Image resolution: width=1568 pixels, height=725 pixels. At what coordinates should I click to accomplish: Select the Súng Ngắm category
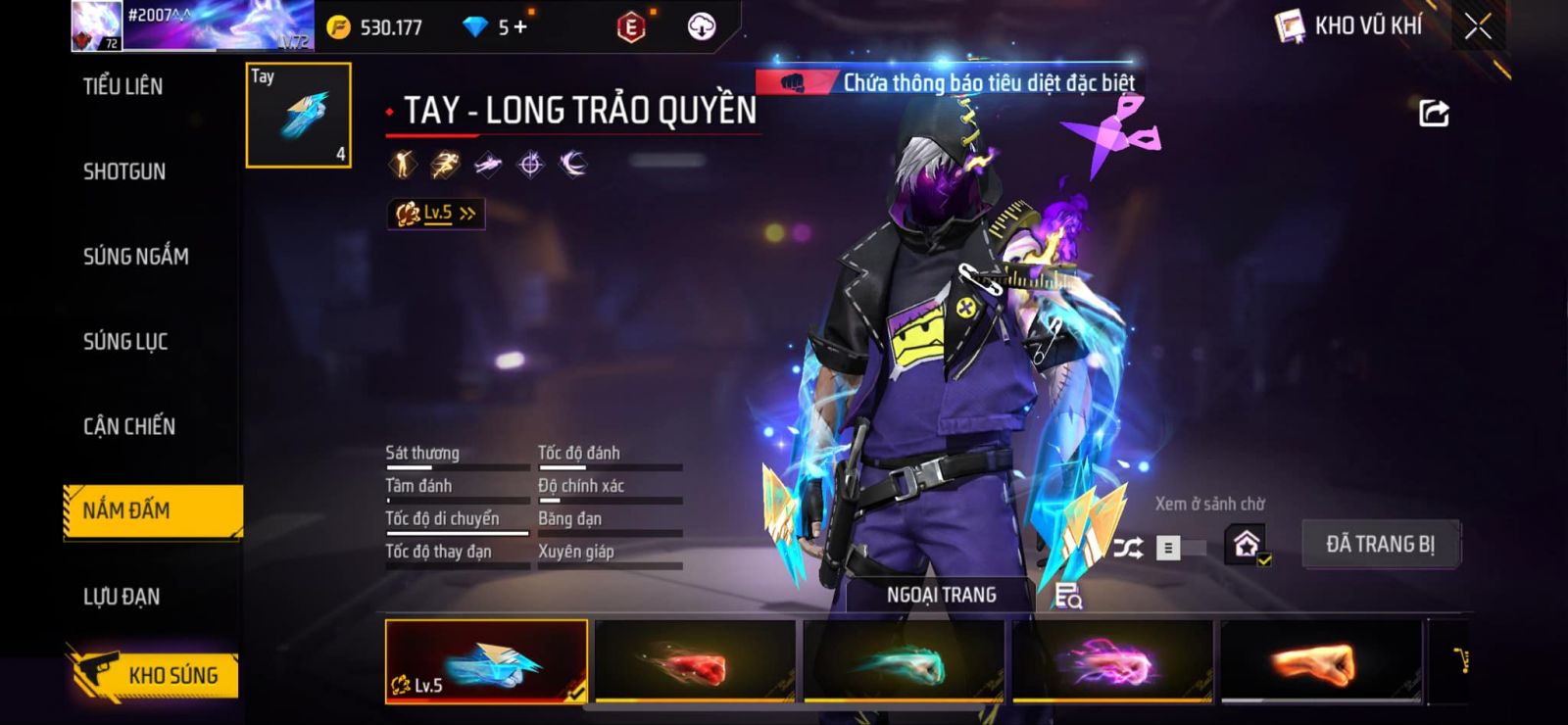tap(136, 257)
